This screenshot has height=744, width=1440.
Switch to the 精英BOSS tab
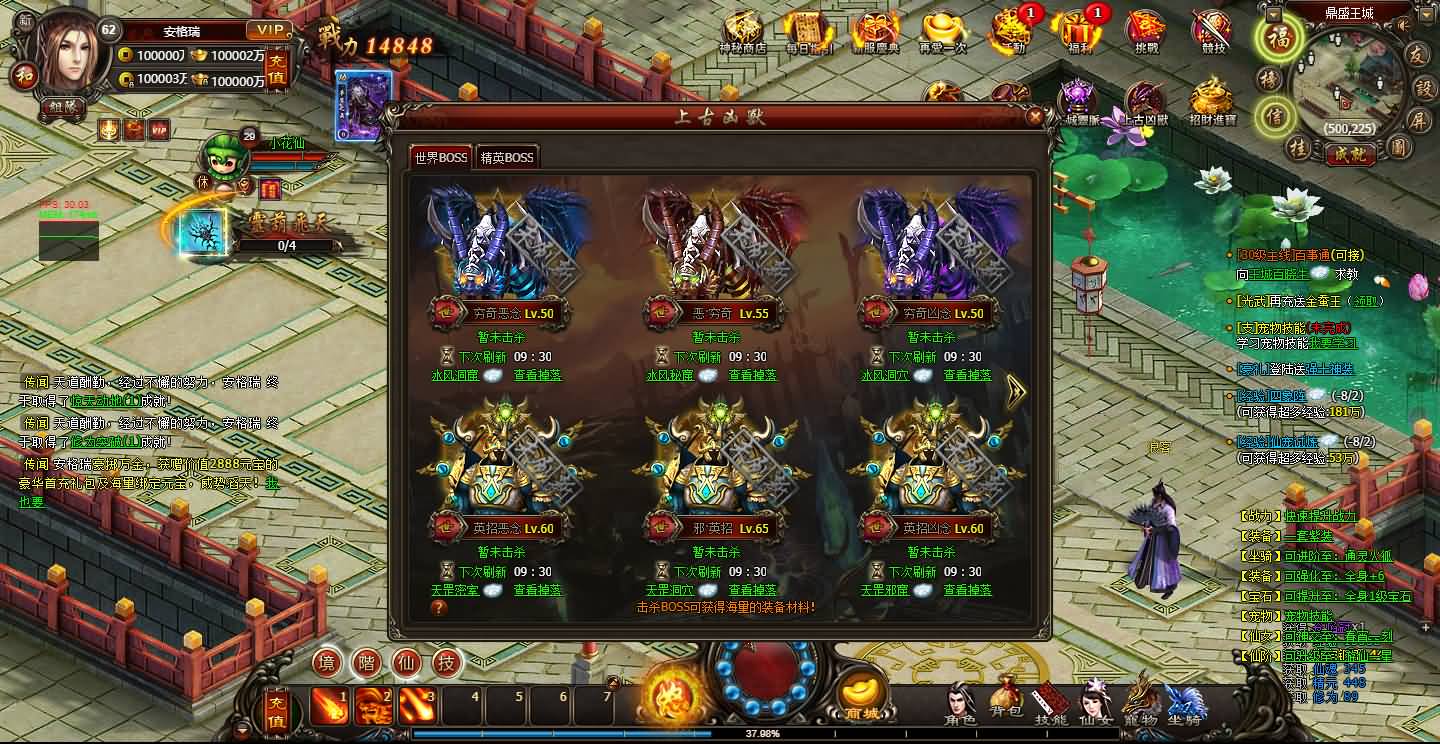point(509,157)
